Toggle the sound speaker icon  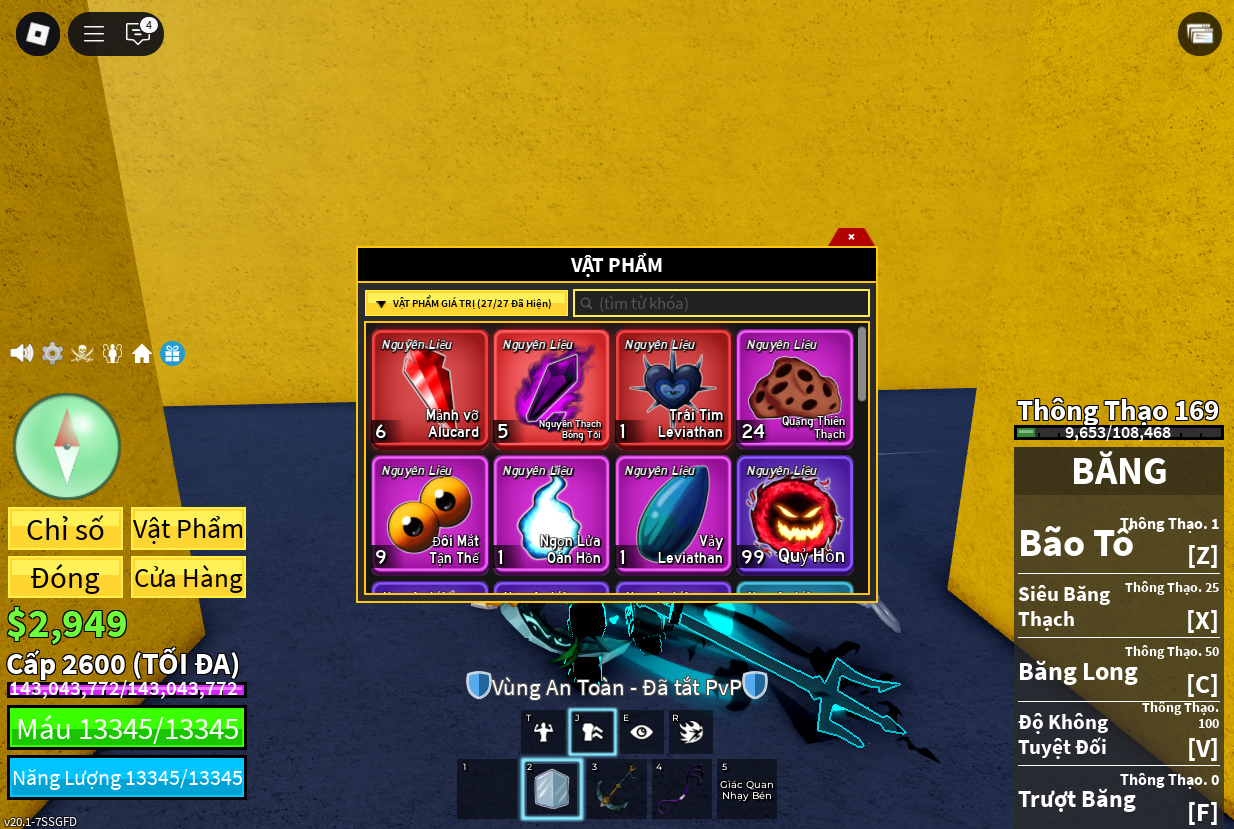21,353
